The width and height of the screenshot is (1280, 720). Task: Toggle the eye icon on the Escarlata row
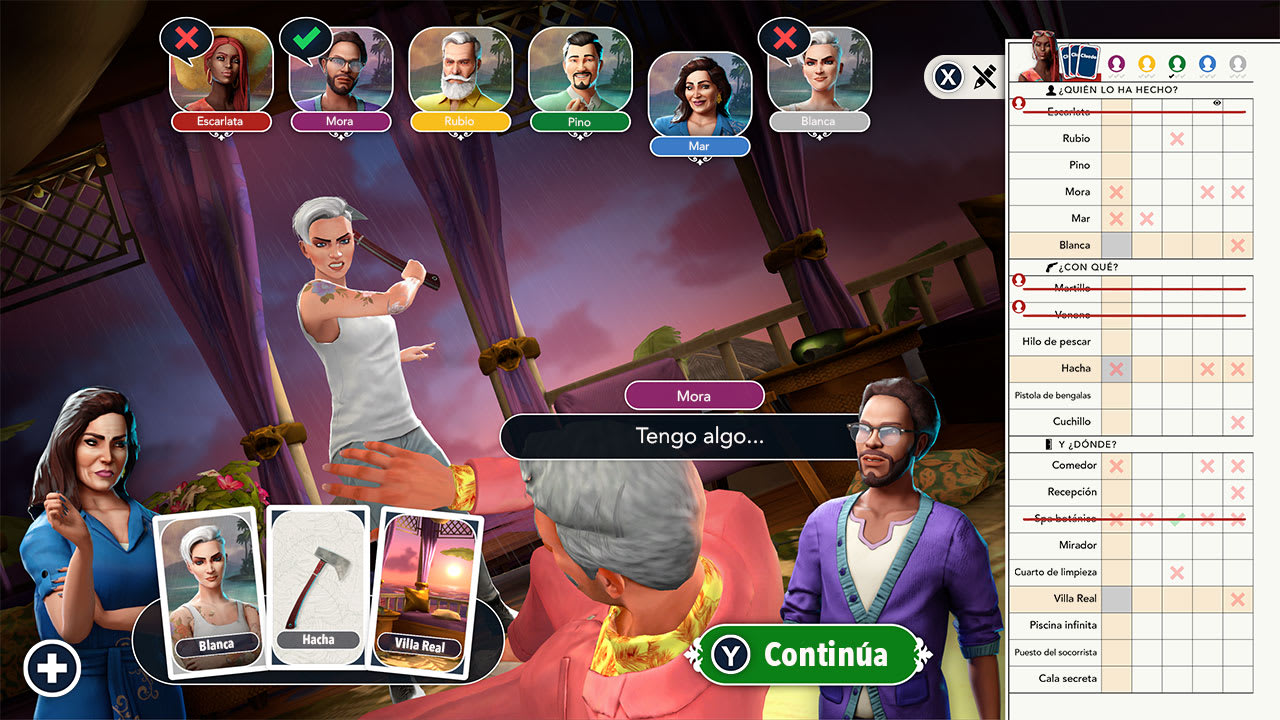[1217, 102]
